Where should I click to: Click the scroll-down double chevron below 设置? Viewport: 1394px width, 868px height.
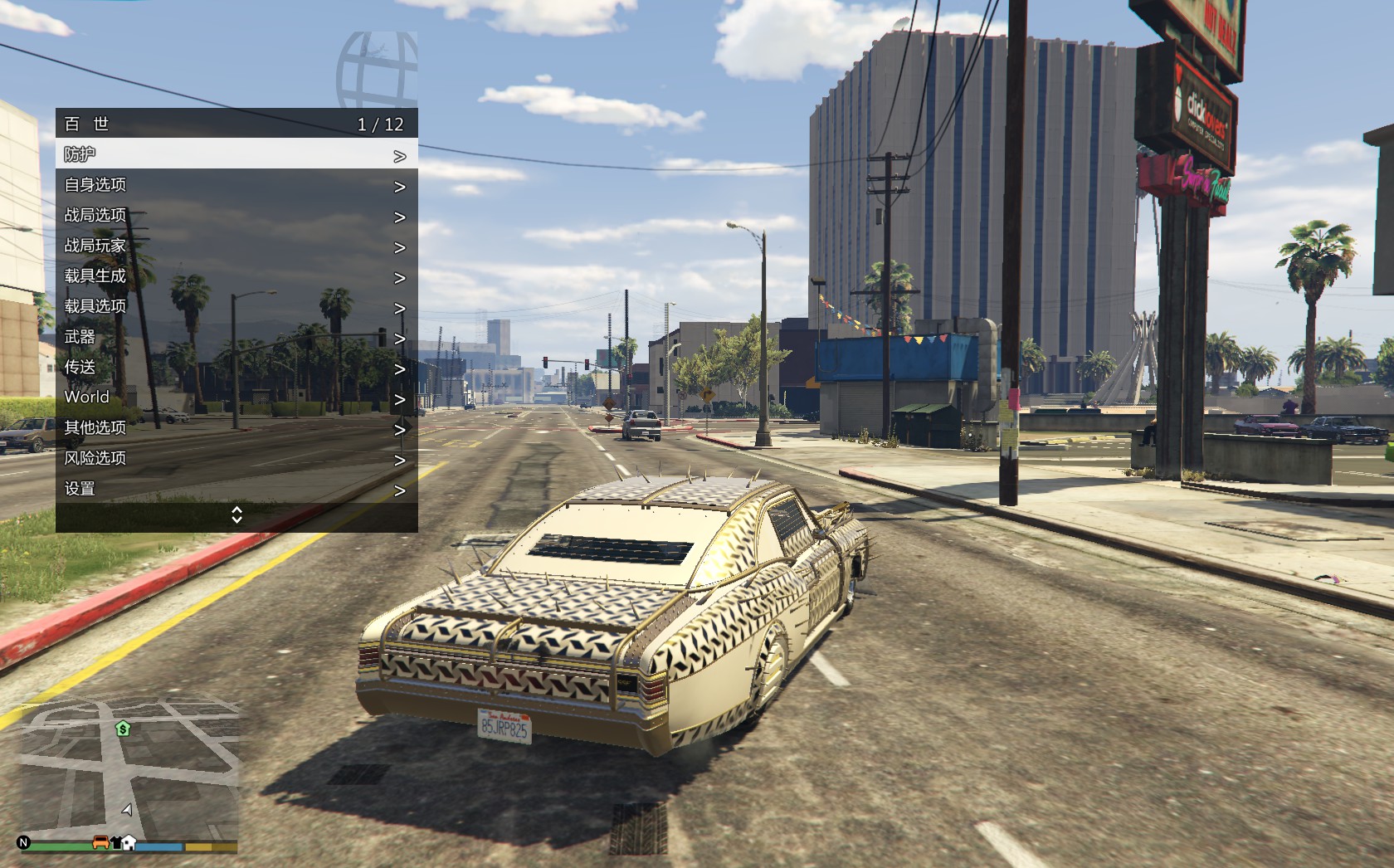point(236,516)
